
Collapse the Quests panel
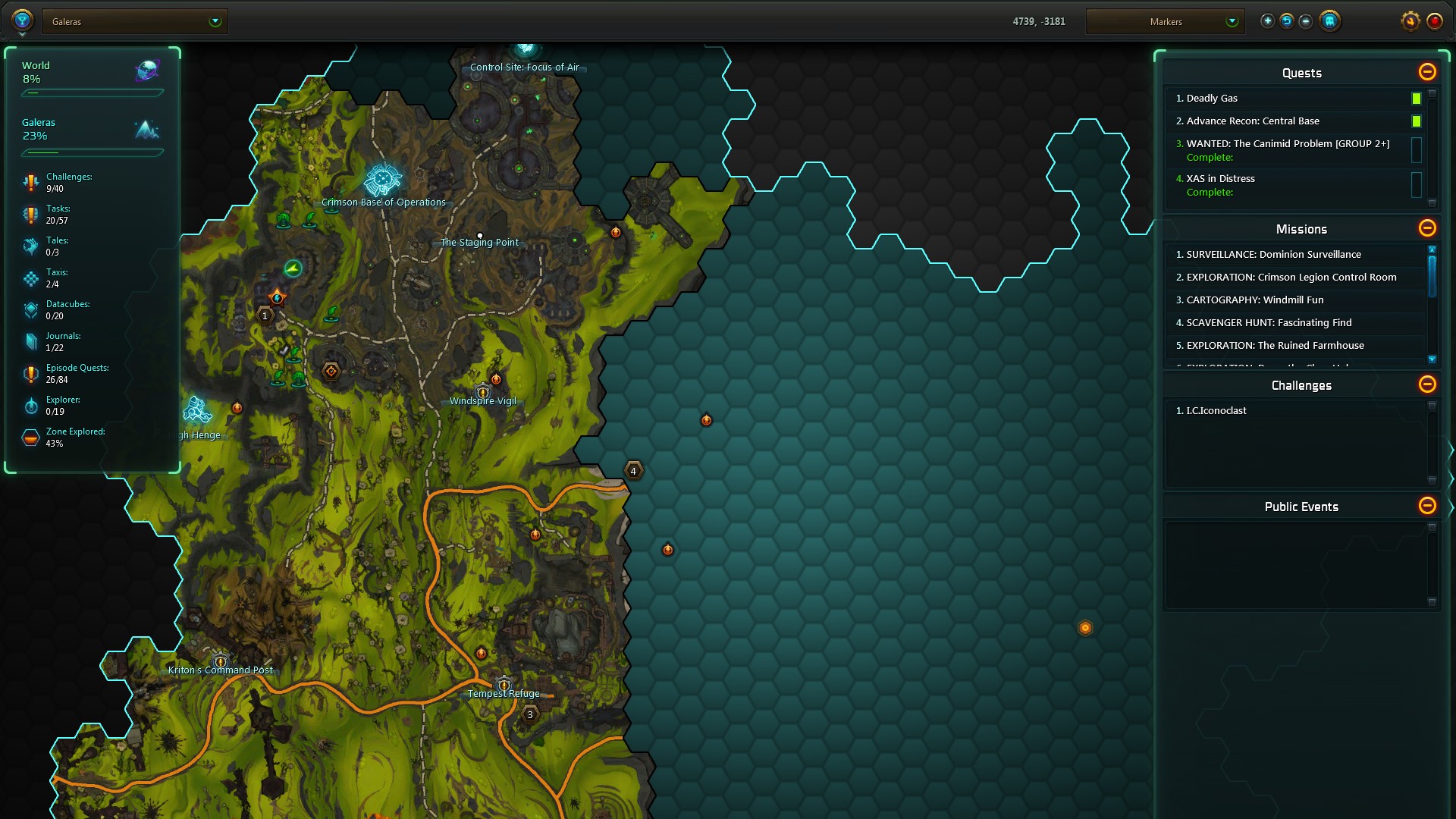click(1426, 72)
